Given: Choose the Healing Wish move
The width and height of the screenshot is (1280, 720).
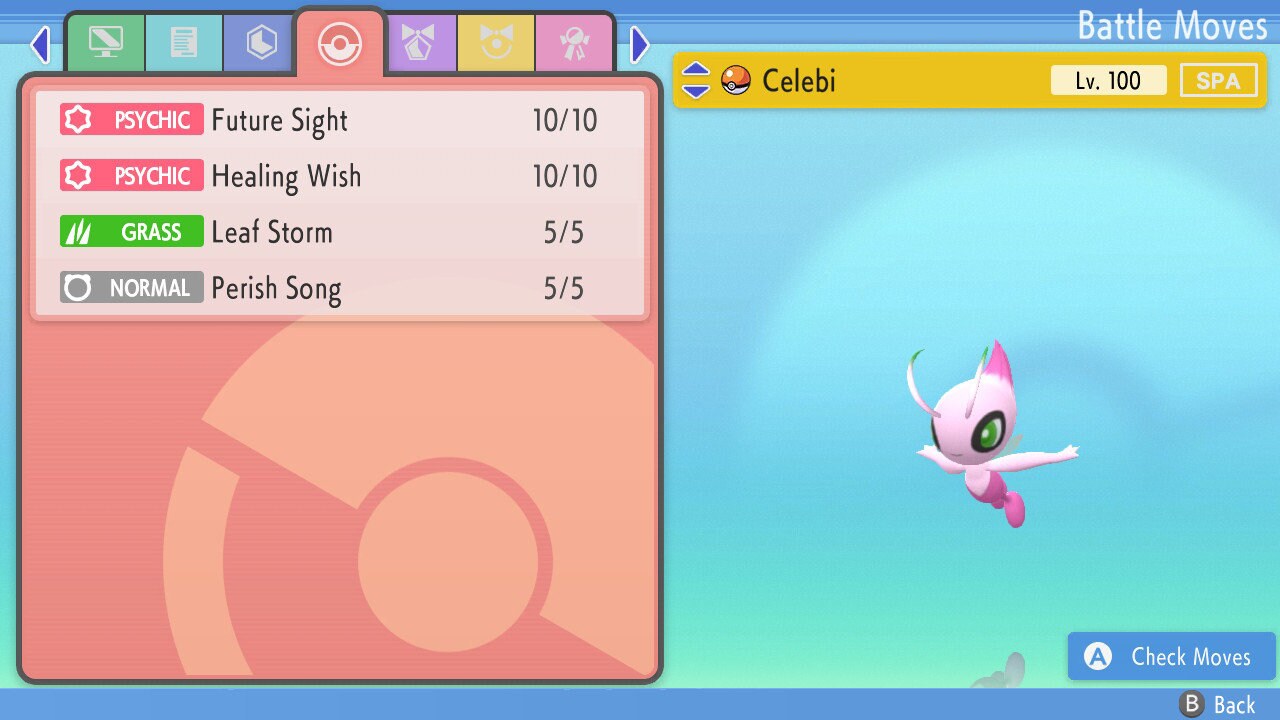Looking at the screenshot, I should coord(340,176).
